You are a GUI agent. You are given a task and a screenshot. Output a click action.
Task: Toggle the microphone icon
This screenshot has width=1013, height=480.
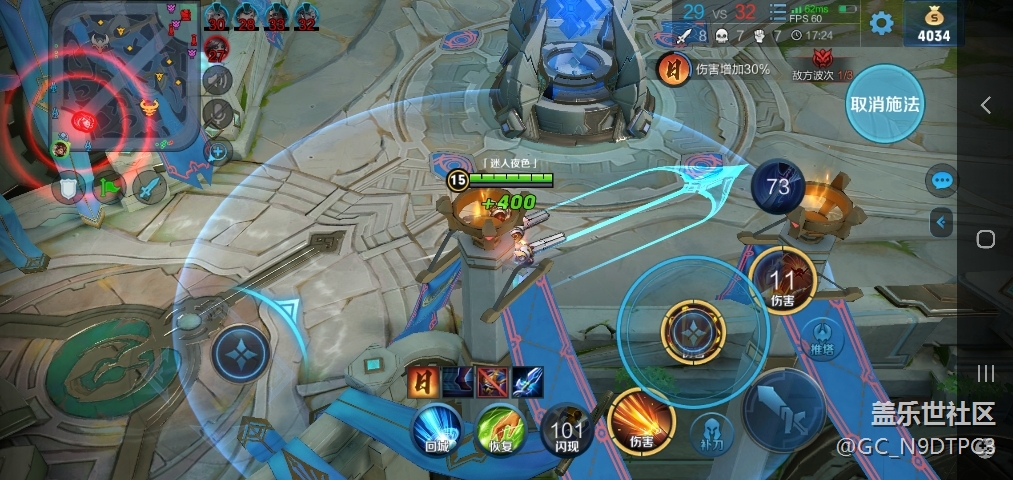point(217,115)
